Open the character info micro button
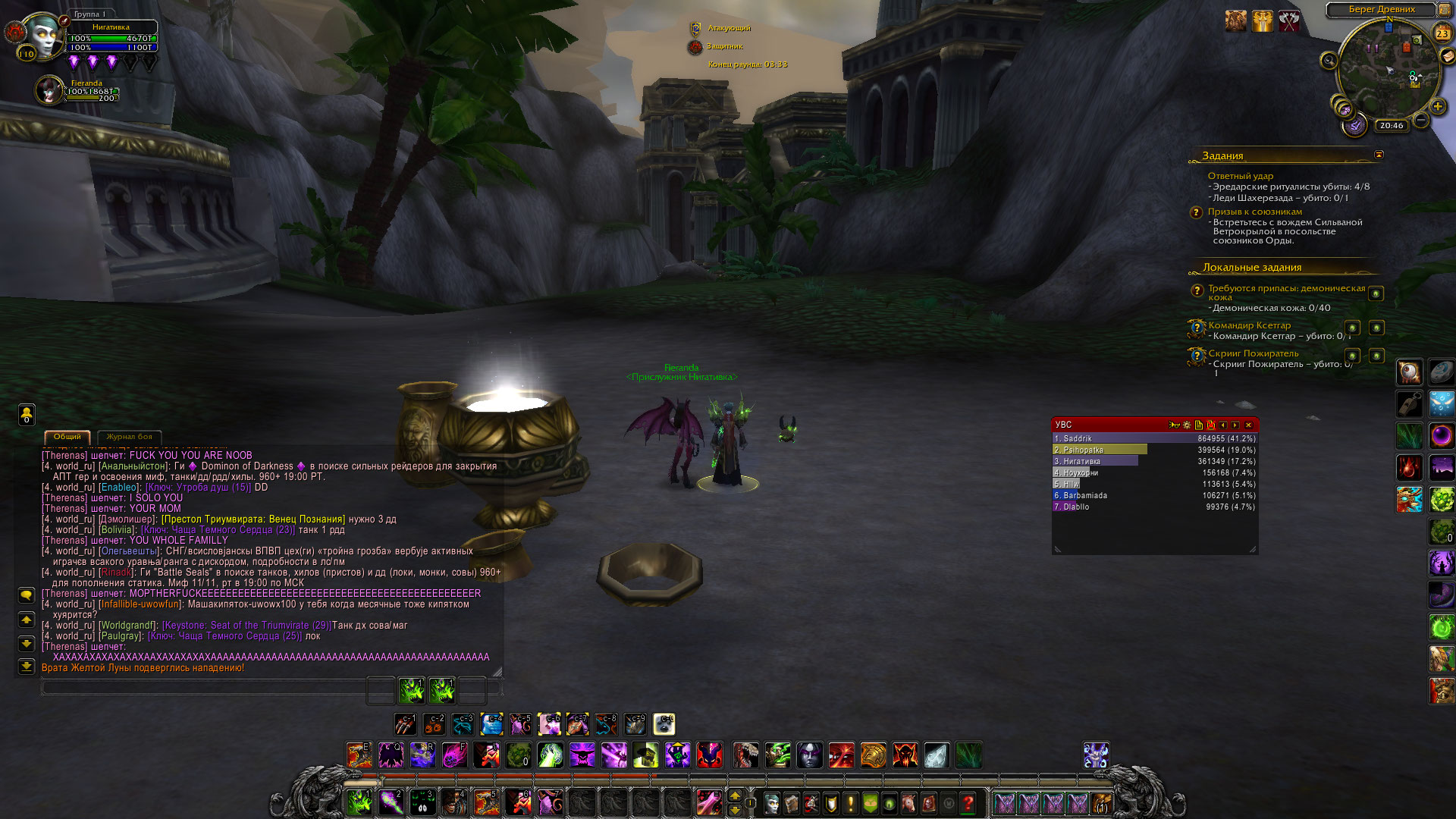 (x=771, y=802)
